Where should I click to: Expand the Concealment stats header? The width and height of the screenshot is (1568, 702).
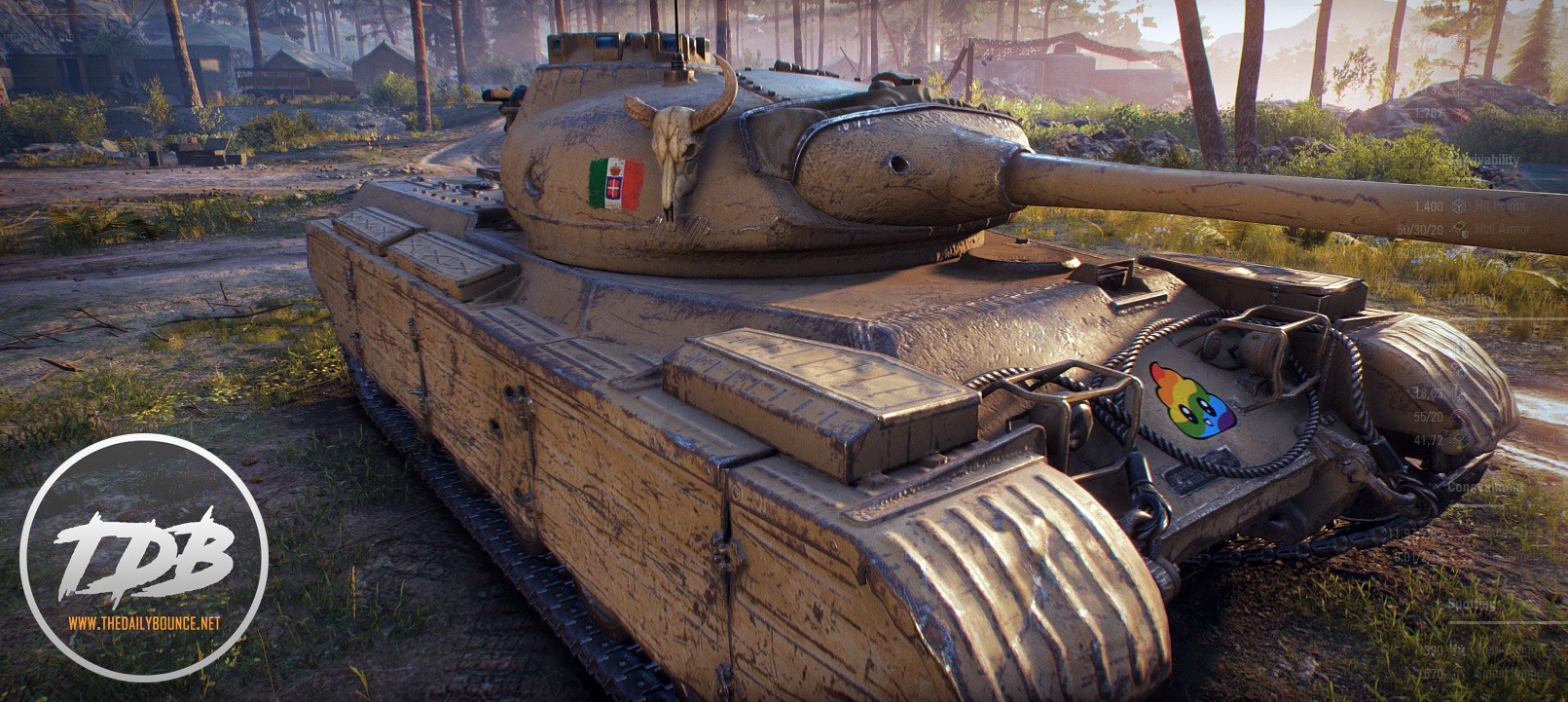click(1485, 486)
